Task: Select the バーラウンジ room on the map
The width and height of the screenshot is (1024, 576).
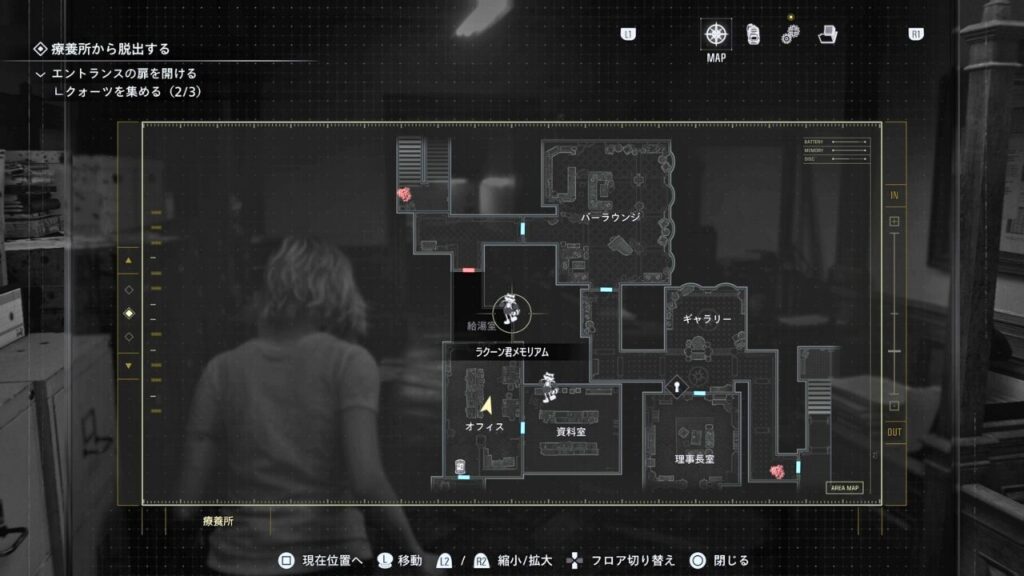Action: [610, 216]
